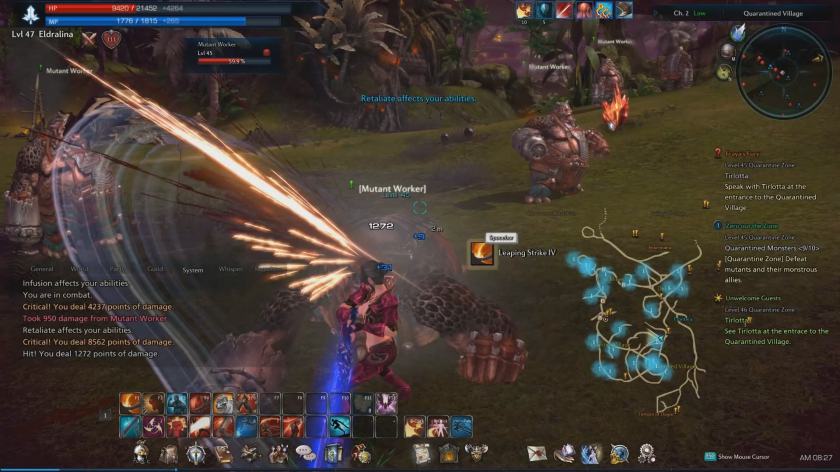Viewport: 840px width, 472px height.
Task: Open the Zero out the Zone quest
Action: 751,226
